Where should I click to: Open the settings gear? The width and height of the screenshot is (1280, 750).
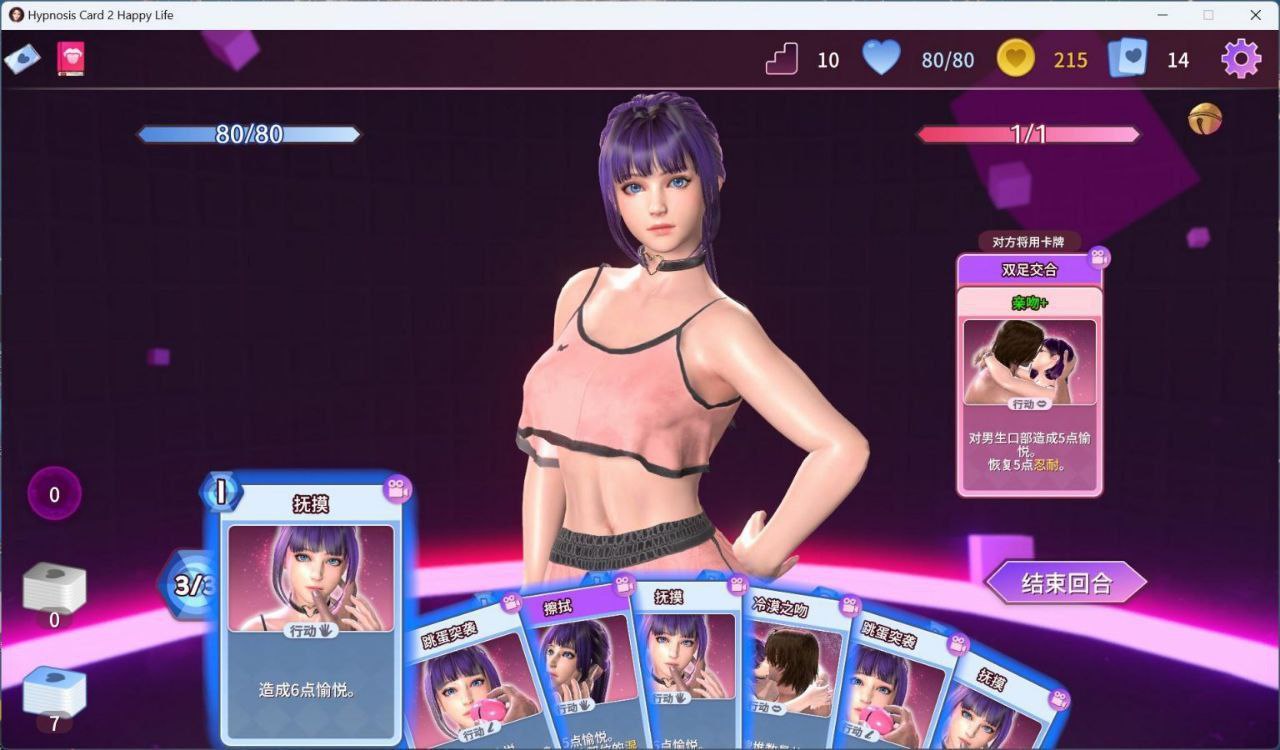click(1241, 59)
